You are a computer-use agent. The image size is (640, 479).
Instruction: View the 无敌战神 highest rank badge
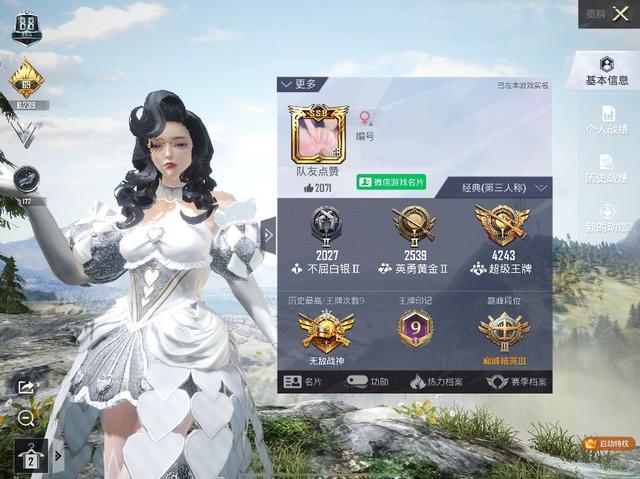[x=326, y=330]
